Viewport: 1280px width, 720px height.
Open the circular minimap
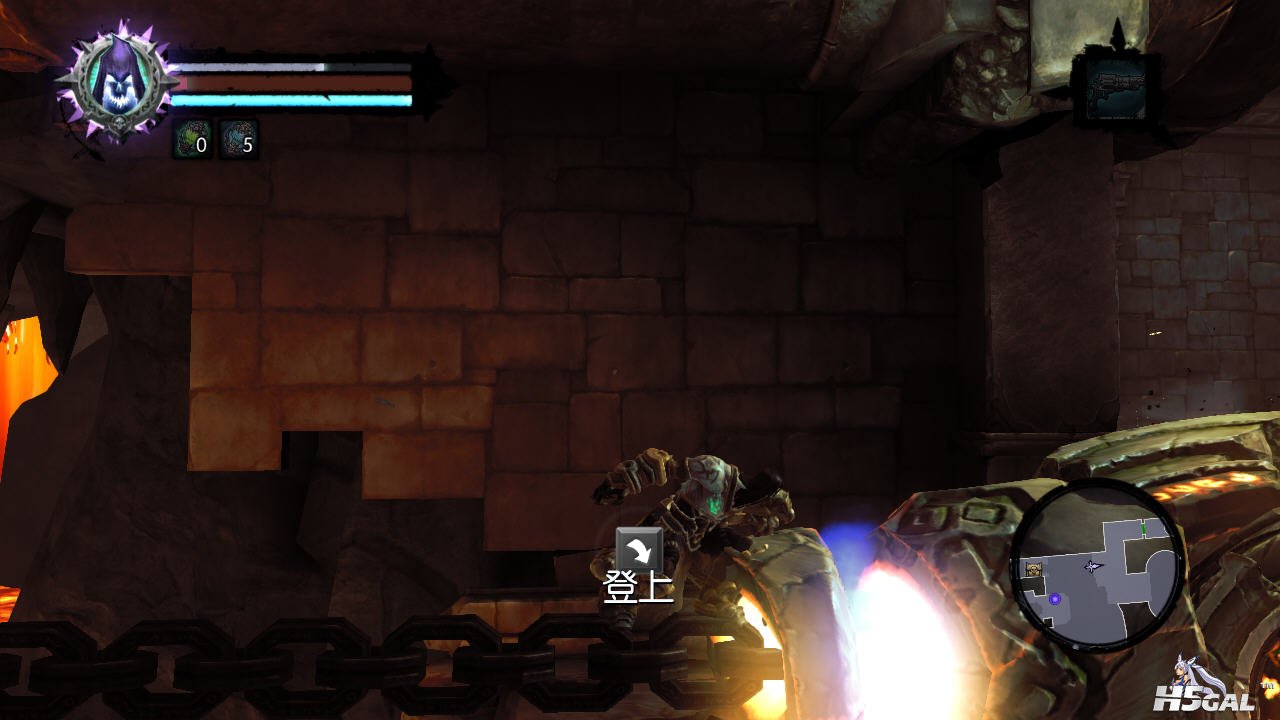[x=1097, y=566]
